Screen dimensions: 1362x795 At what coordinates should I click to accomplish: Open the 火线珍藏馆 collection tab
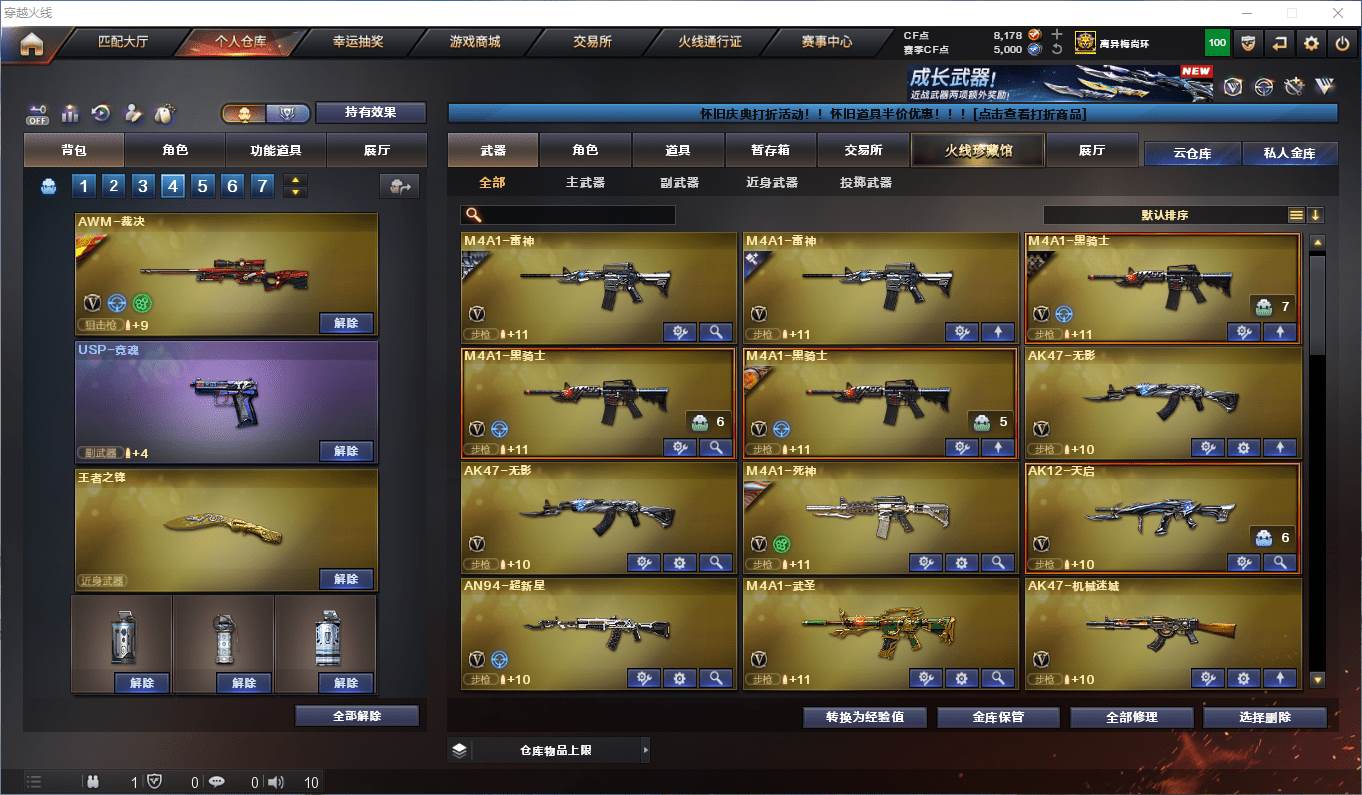[x=978, y=150]
